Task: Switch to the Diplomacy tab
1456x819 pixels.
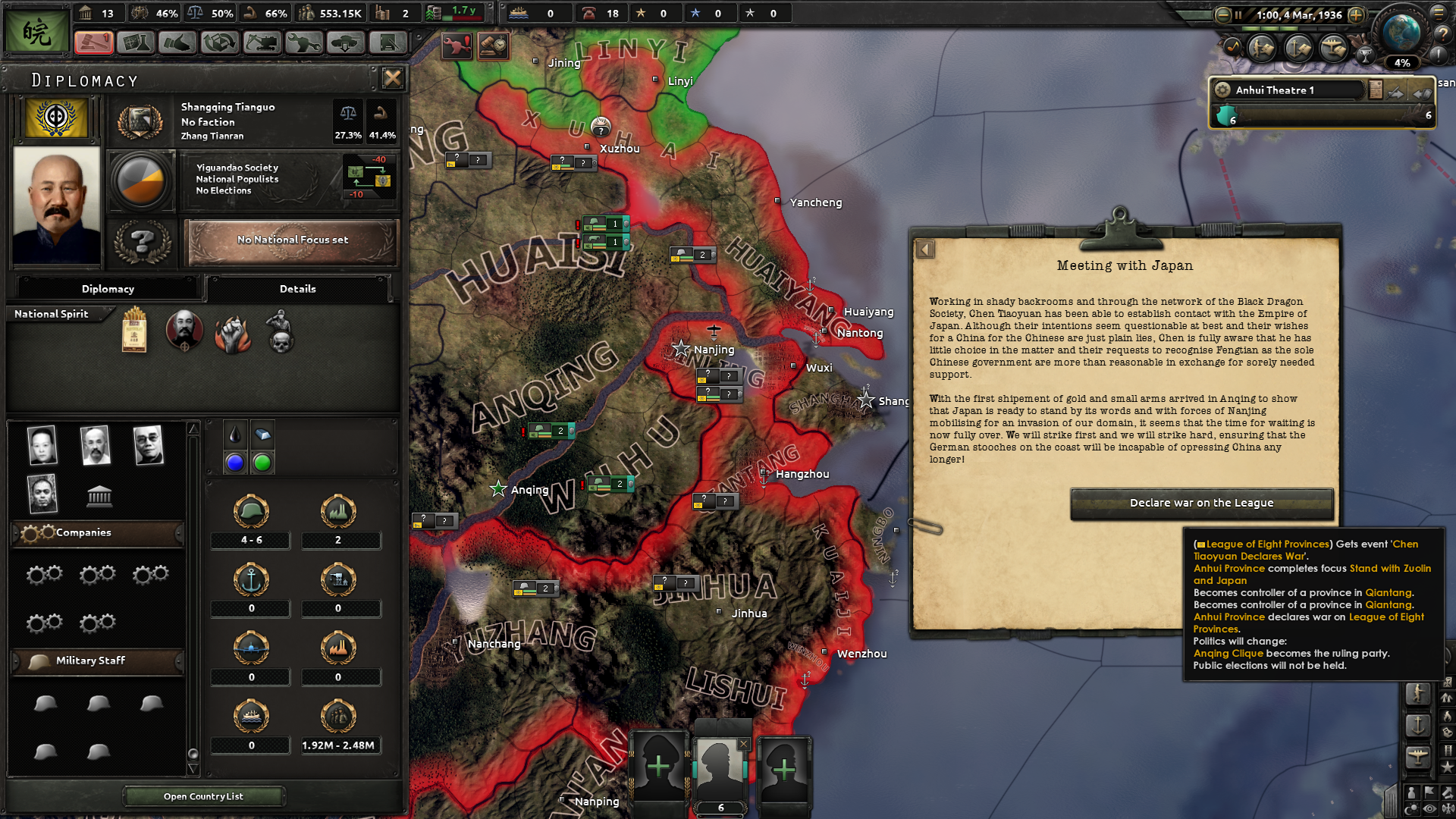Action: pyautogui.click(x=108, y=289)
